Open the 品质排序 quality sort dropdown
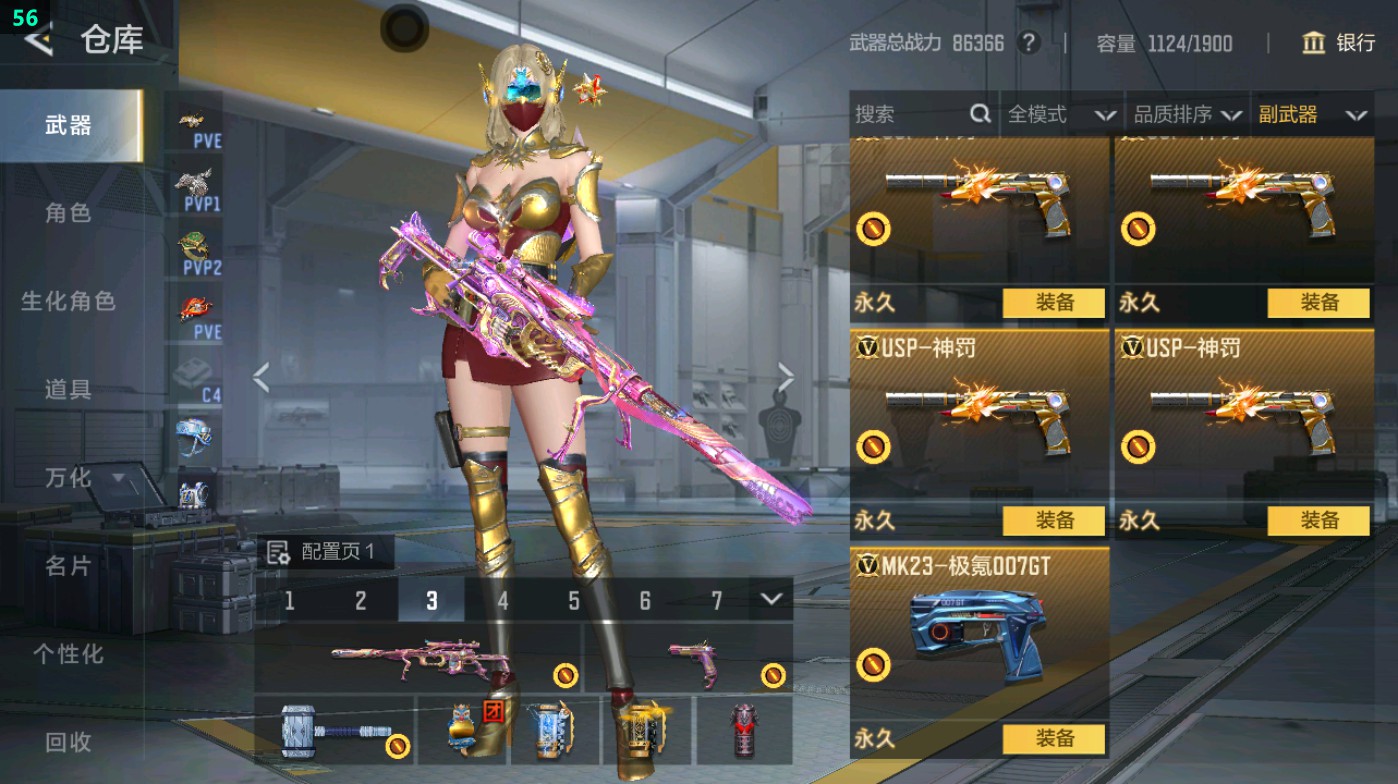The height and width of the screenshot is (784, 1398). (x=1190, y=115)
